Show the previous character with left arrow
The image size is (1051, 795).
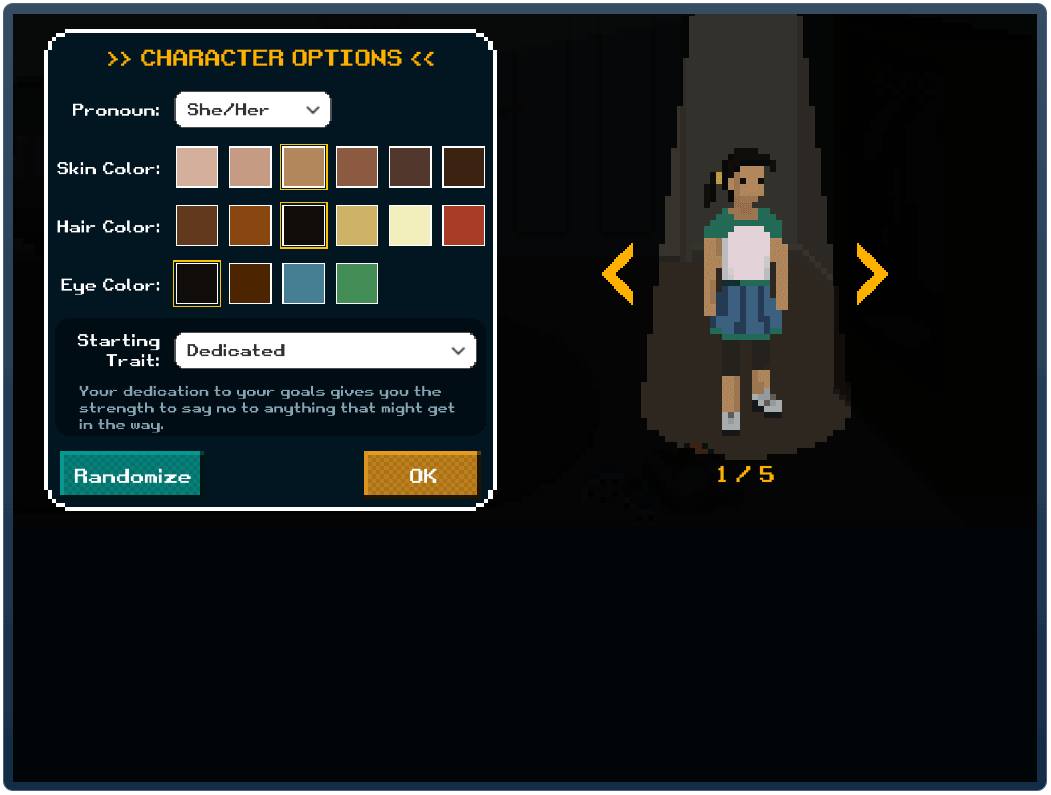point(618,274)
